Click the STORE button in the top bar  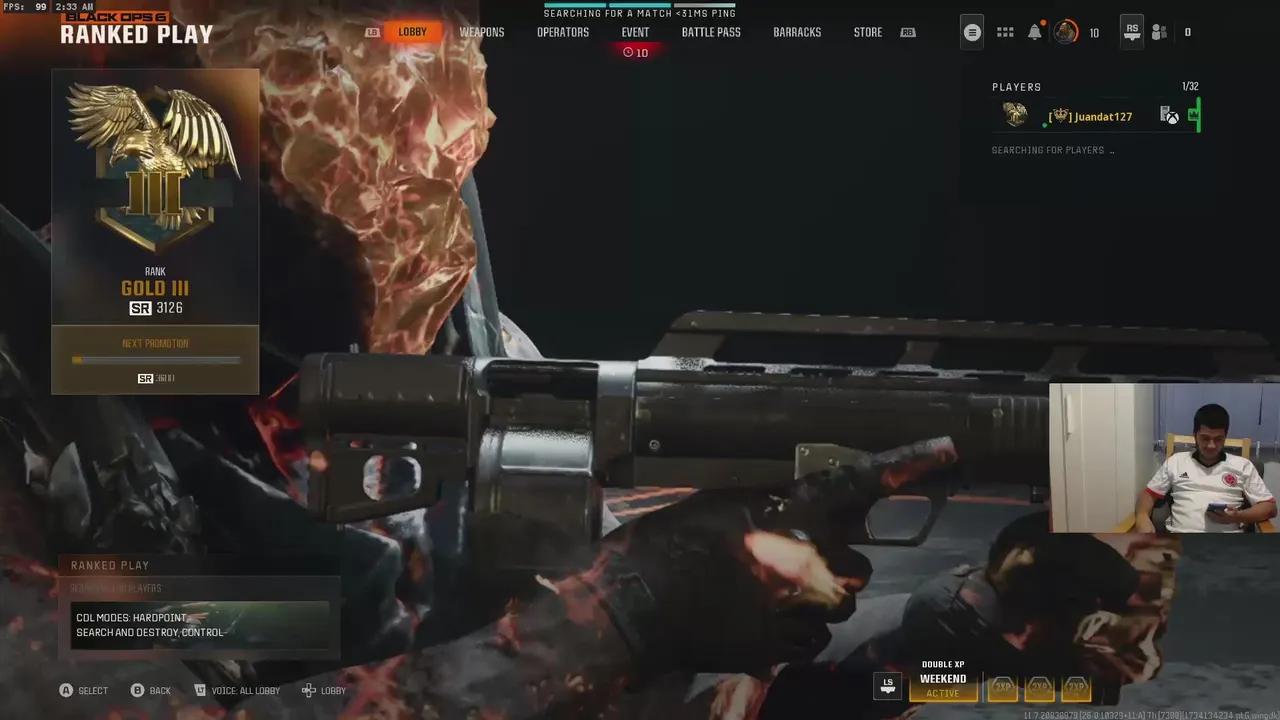point(867,31)
